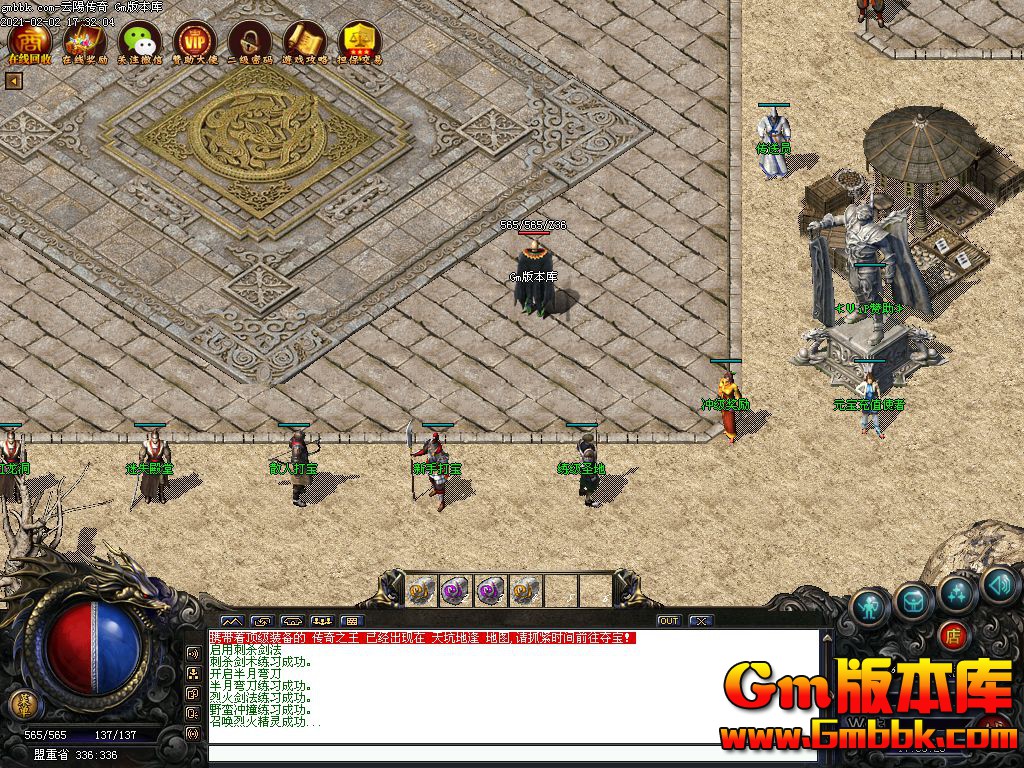Open the 二级密码 padlock settings
Viewport: 1024px width, 768px height.
pyautogui.click(x=250, y=42)
